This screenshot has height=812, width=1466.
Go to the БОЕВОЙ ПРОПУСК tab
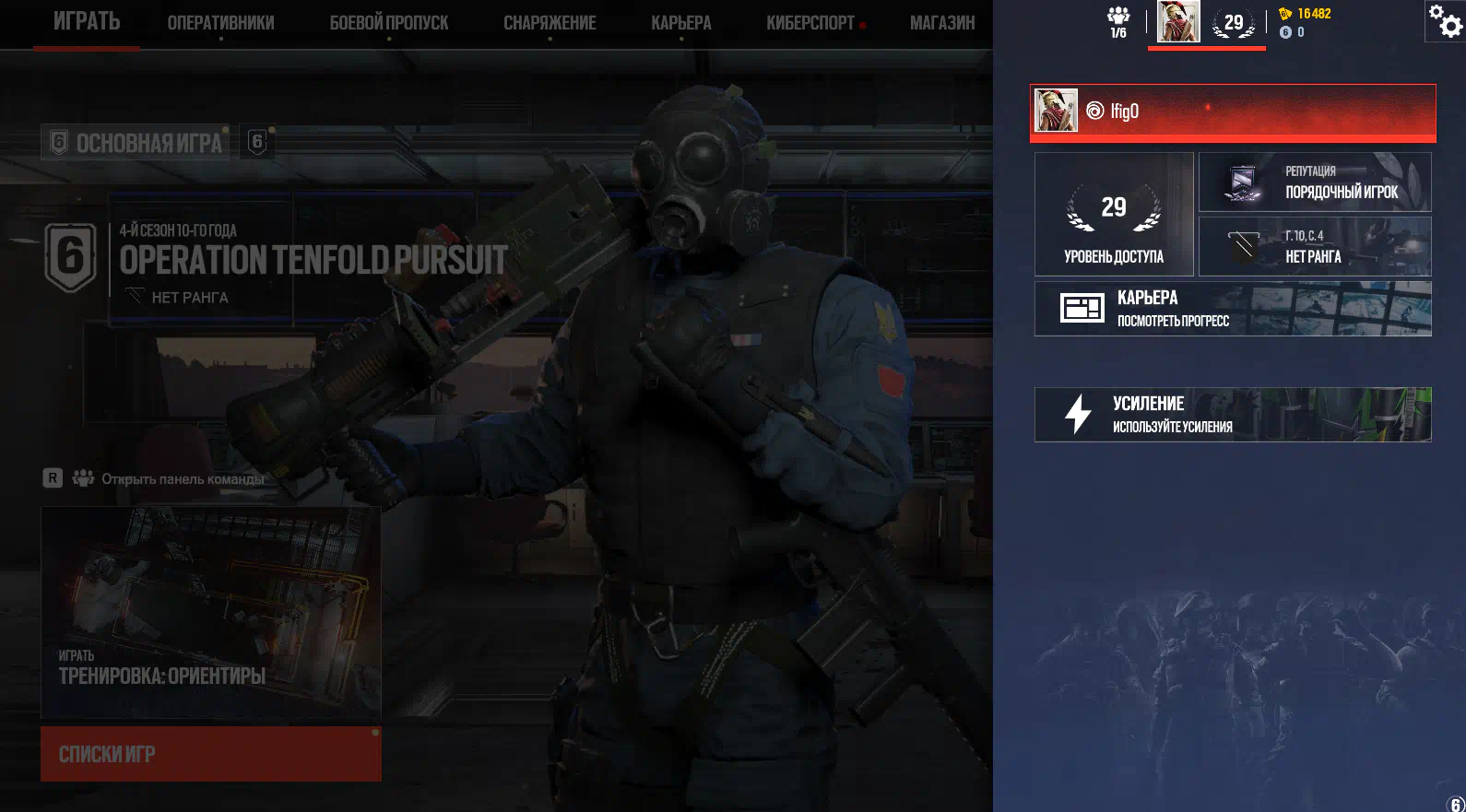[x=389, y=23]
